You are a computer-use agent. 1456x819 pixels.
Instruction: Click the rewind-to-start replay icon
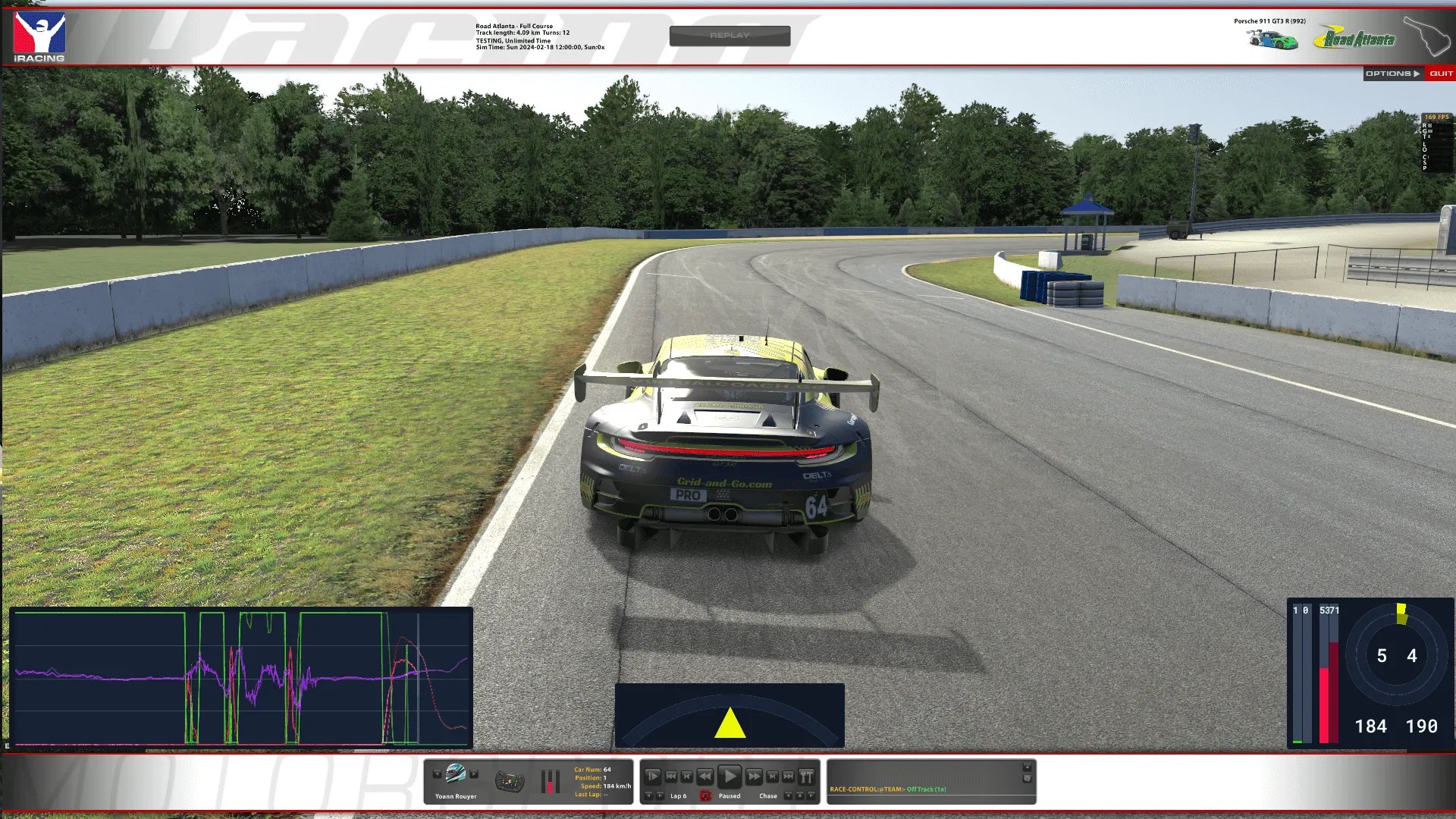671,777
